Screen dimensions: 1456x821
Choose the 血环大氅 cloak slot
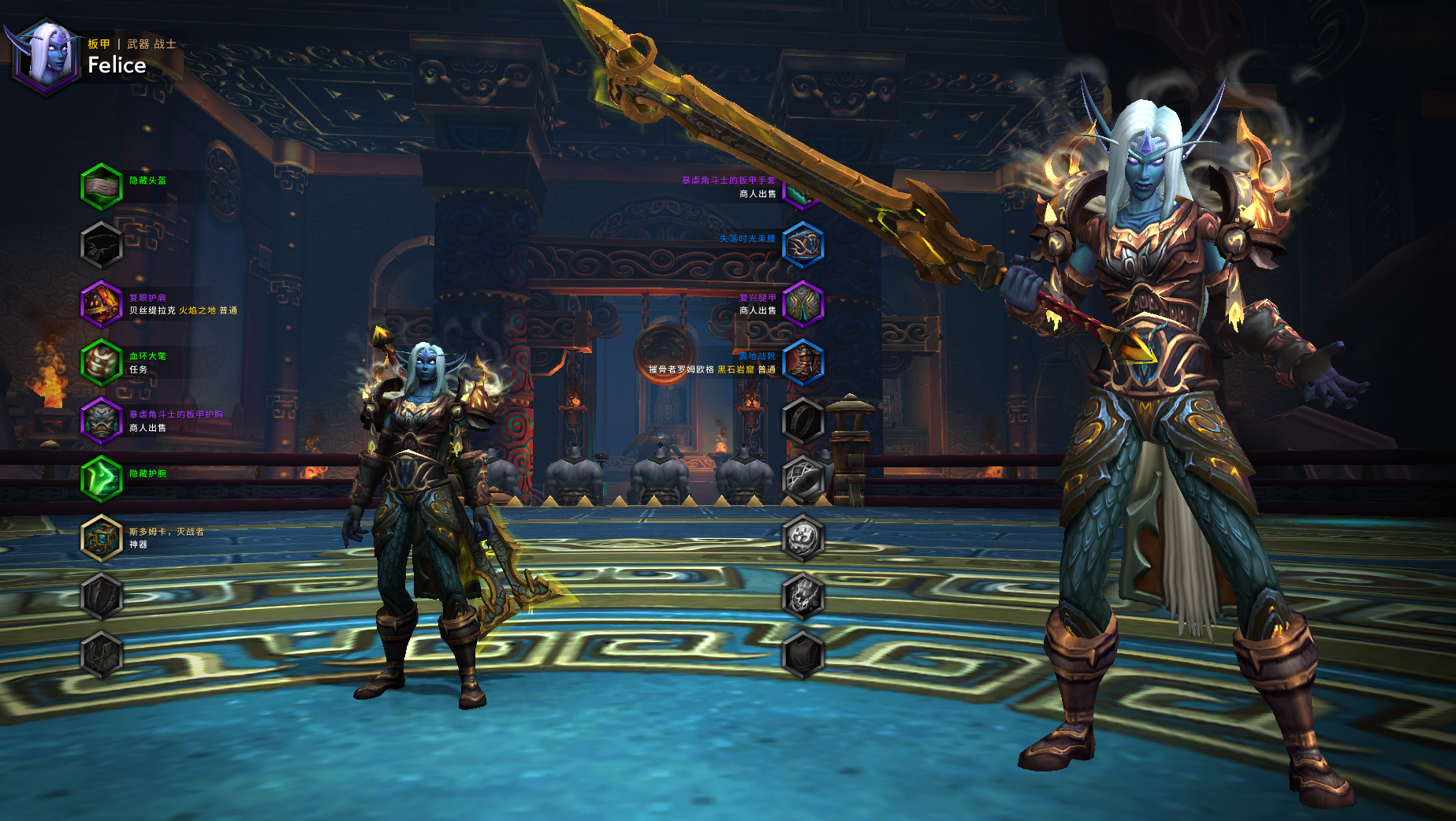point(102,362)
